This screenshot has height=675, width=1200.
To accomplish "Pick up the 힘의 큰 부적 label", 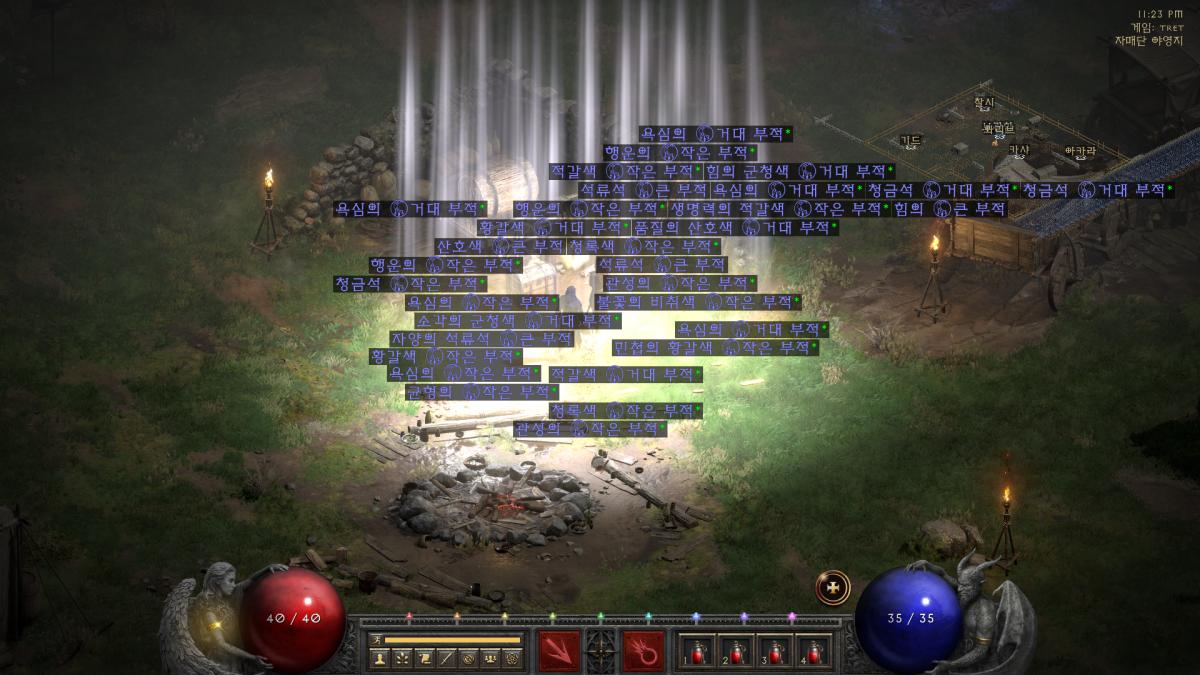I will (x=949, y=208).
